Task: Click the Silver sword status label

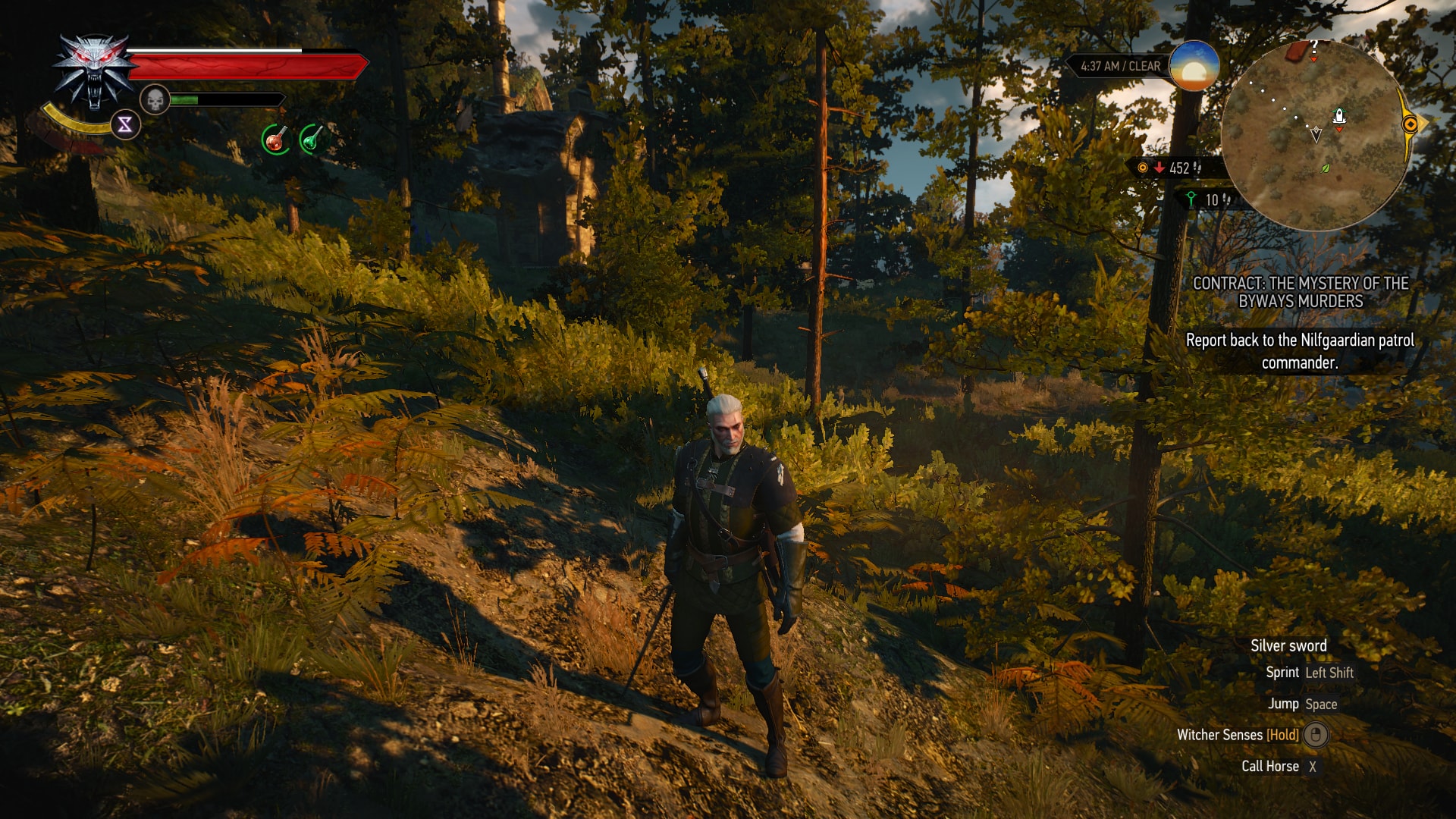Action: (x=1288, y=645)
